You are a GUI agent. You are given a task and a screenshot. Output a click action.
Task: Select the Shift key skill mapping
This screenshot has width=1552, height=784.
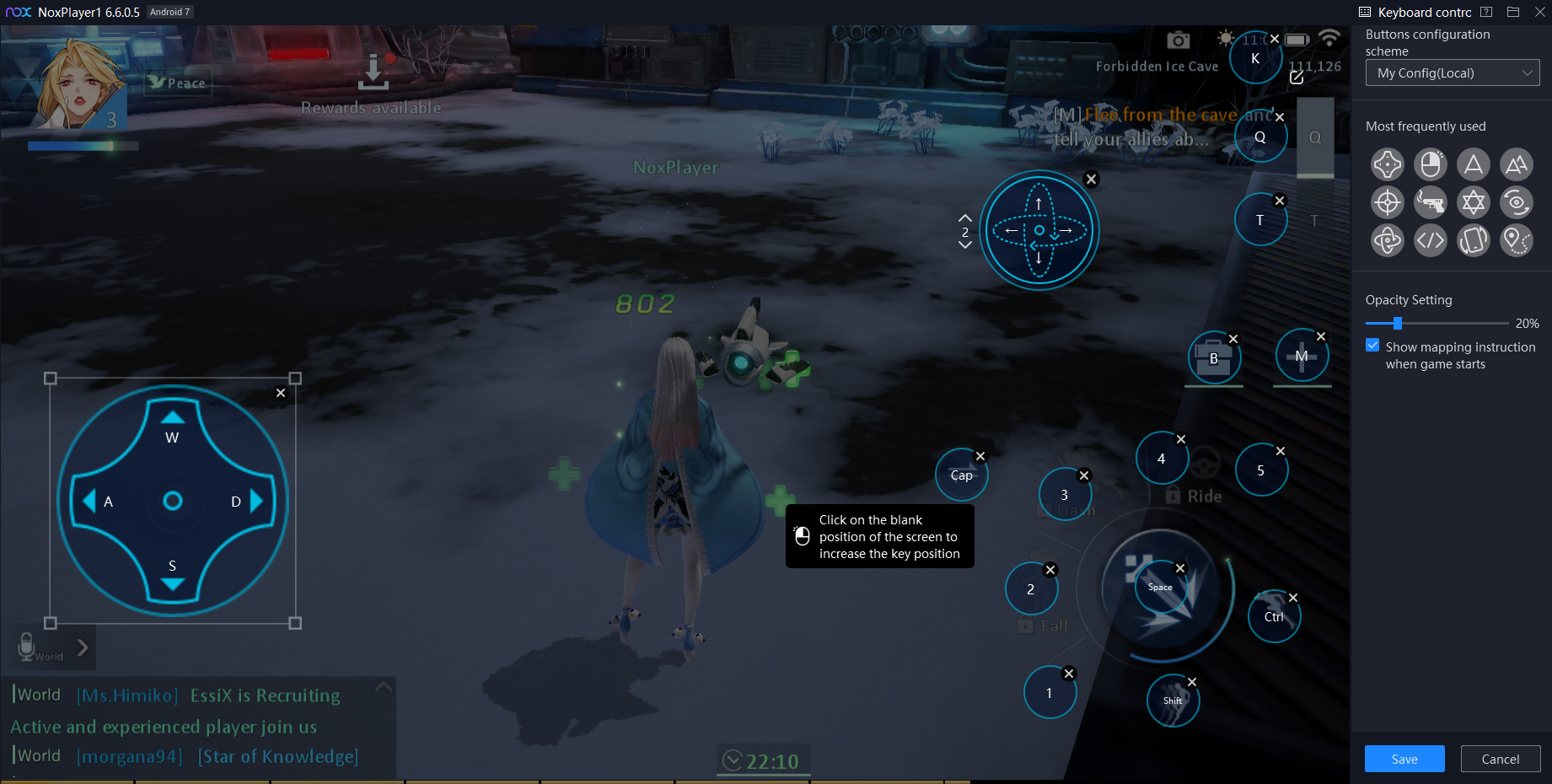tap(1172, 701)
